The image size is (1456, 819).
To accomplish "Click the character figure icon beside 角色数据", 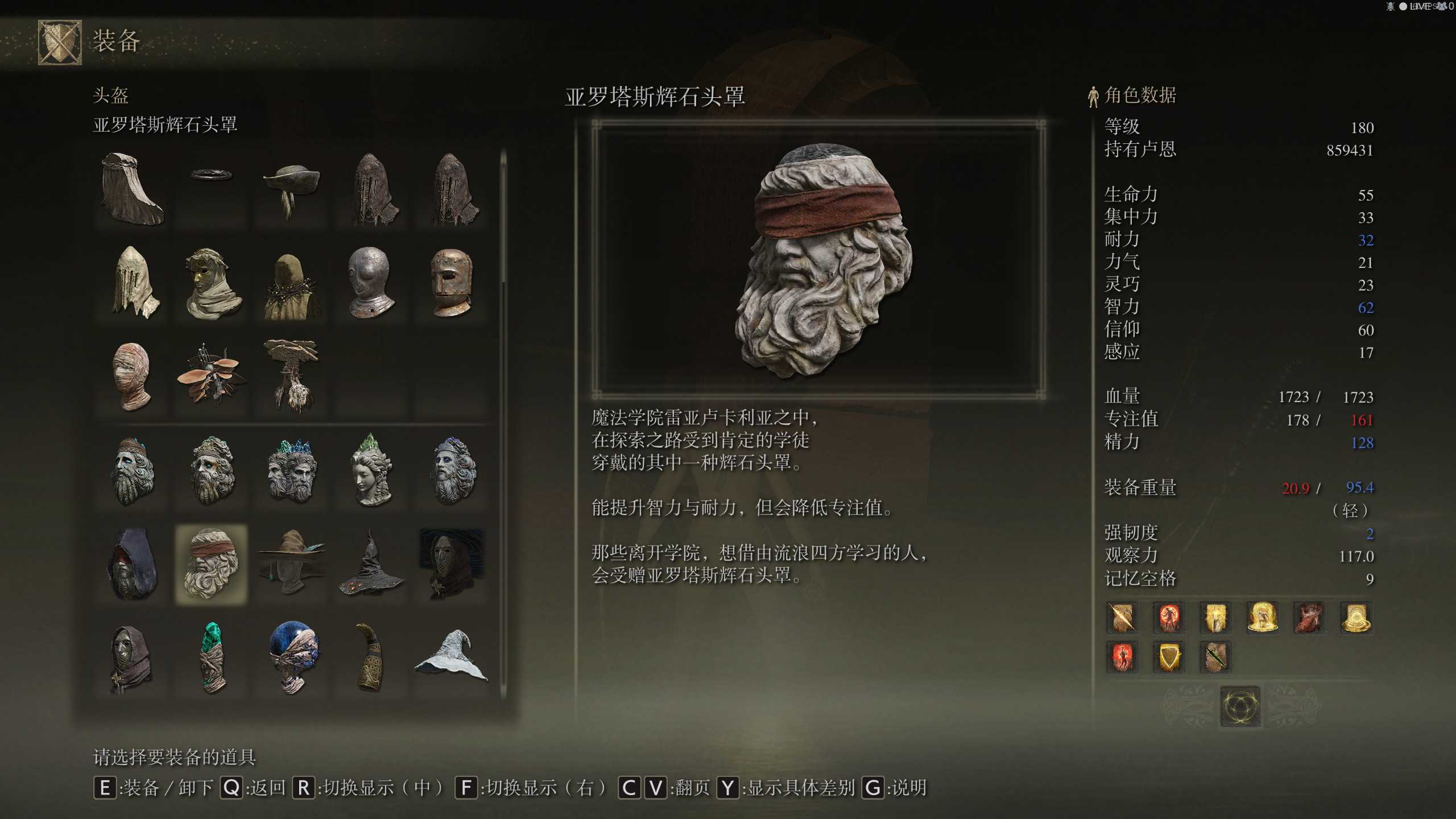I will tap(1093, 96).
